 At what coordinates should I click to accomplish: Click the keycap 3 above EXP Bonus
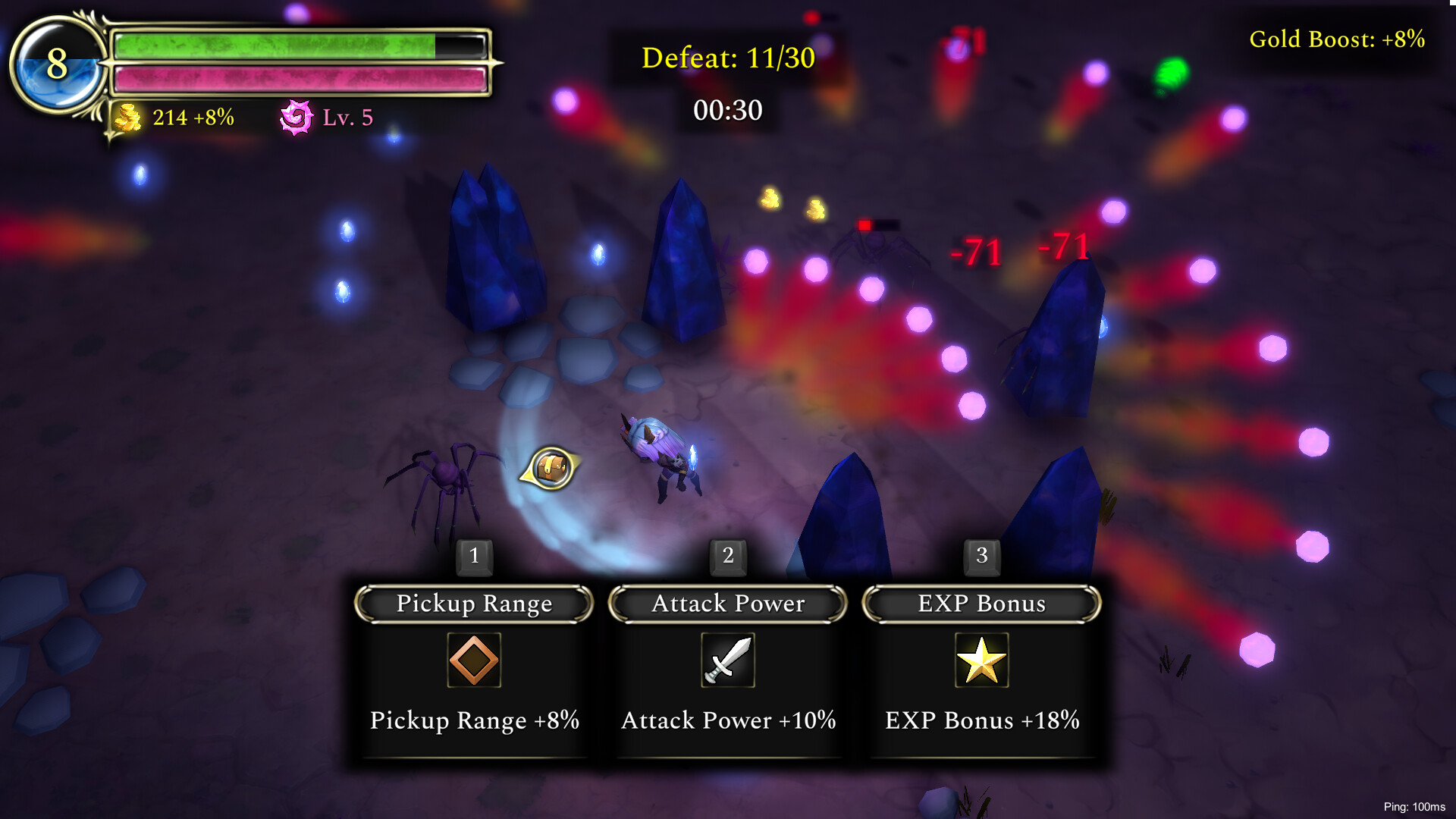(x=981, y=555)
